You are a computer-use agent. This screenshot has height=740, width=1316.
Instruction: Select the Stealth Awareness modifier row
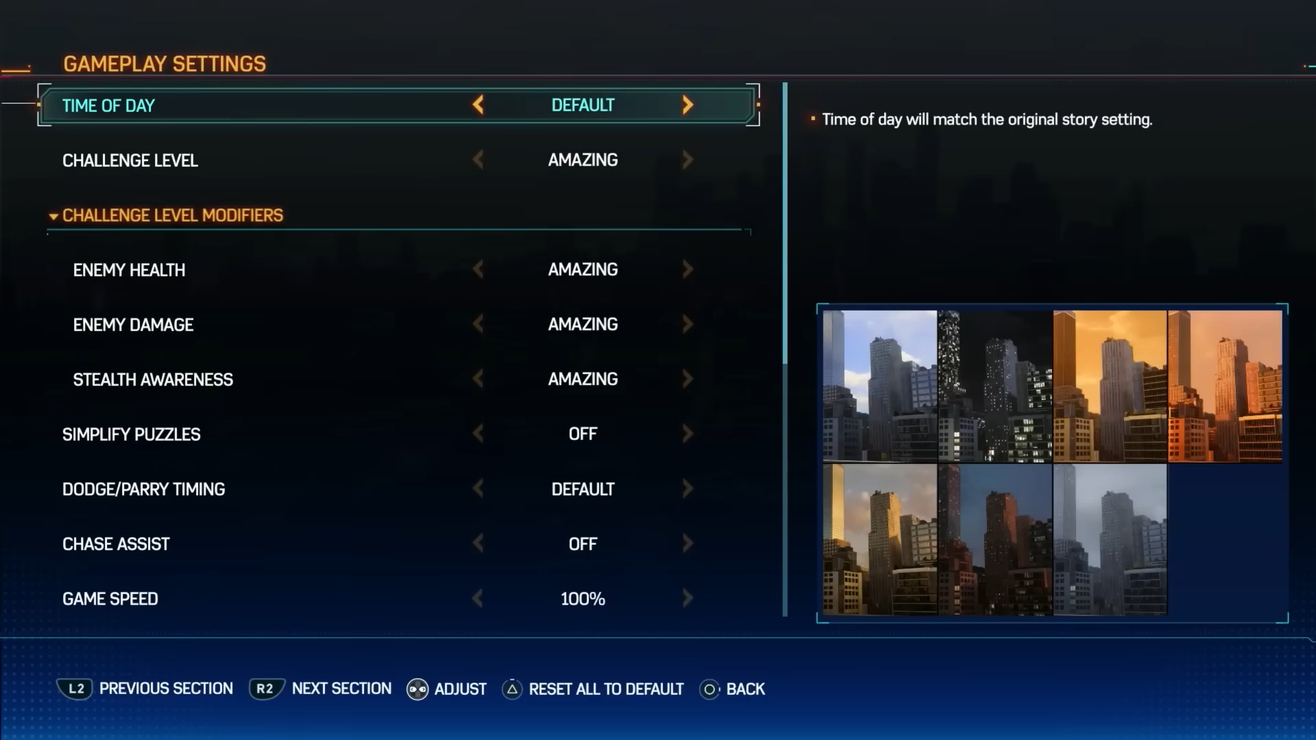(153, 380)
